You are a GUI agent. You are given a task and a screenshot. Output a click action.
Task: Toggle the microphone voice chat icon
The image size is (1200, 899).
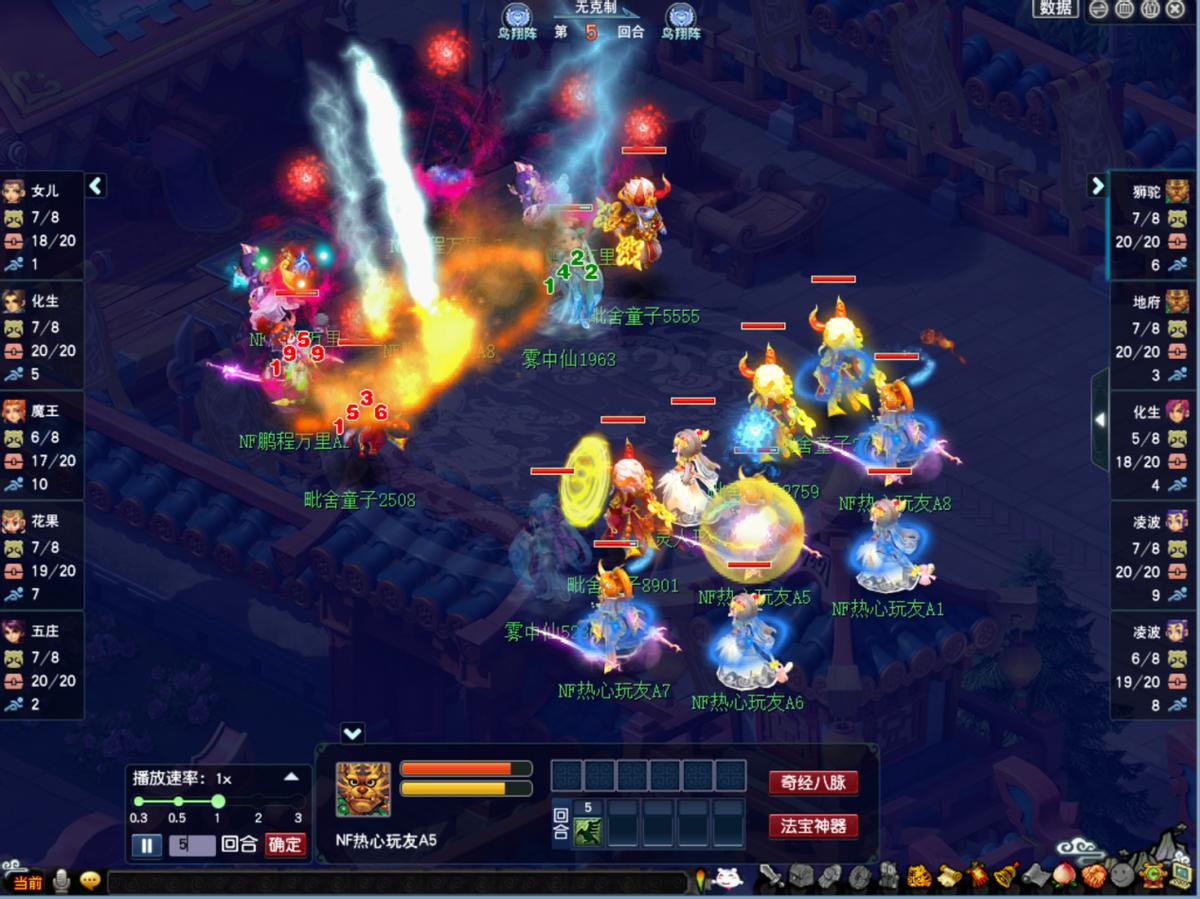62,881
